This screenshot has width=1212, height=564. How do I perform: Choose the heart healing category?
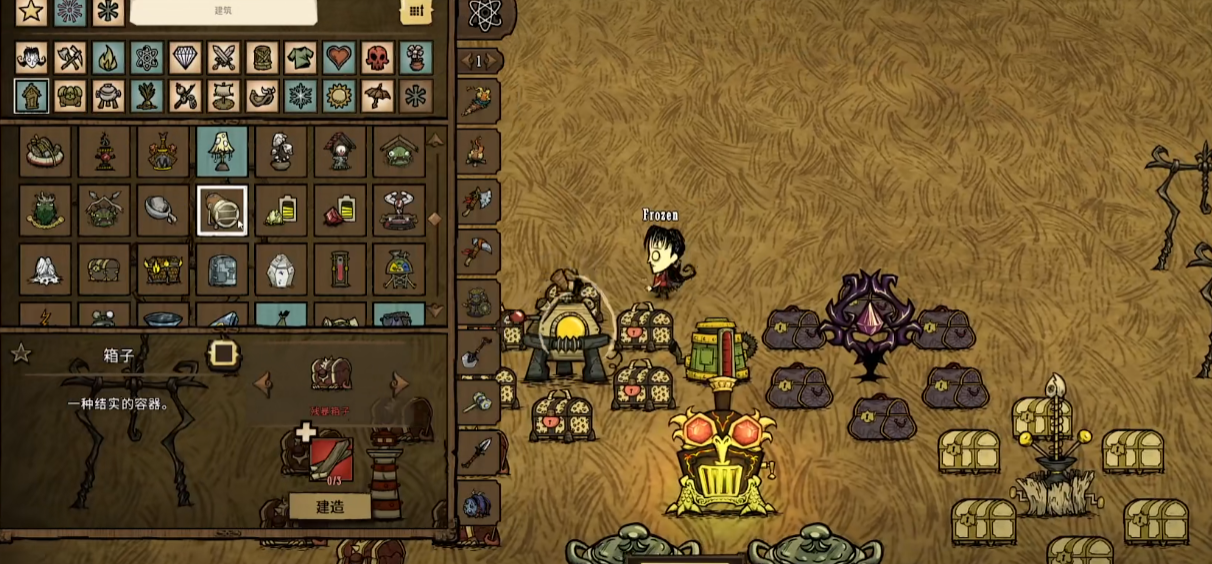[x=340, y=58]
